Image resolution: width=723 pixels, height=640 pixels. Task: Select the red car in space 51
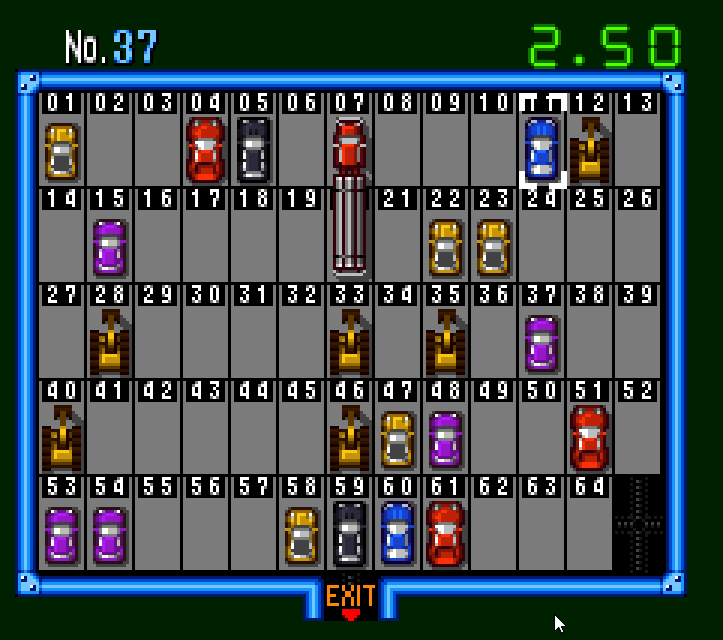tap(589, 439)
